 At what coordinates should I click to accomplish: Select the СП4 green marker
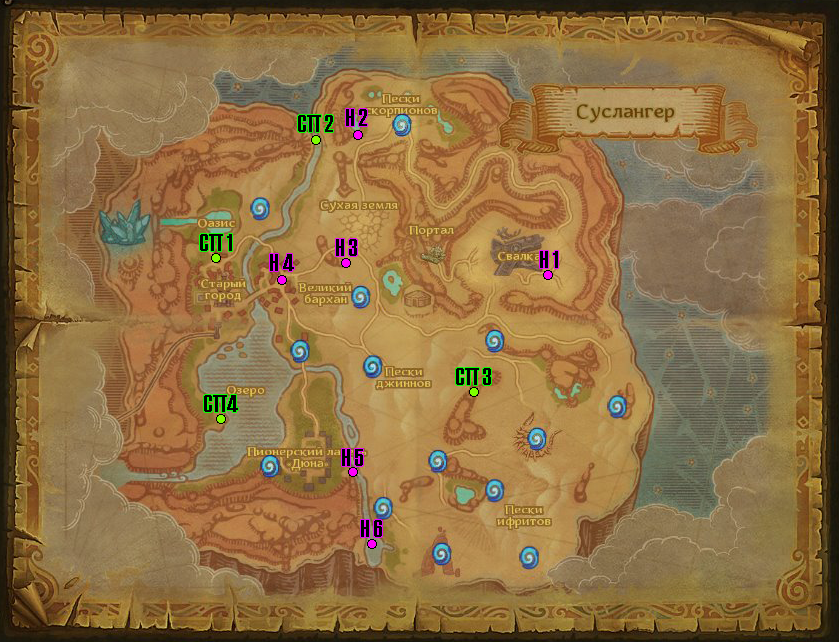click(221, 419)
